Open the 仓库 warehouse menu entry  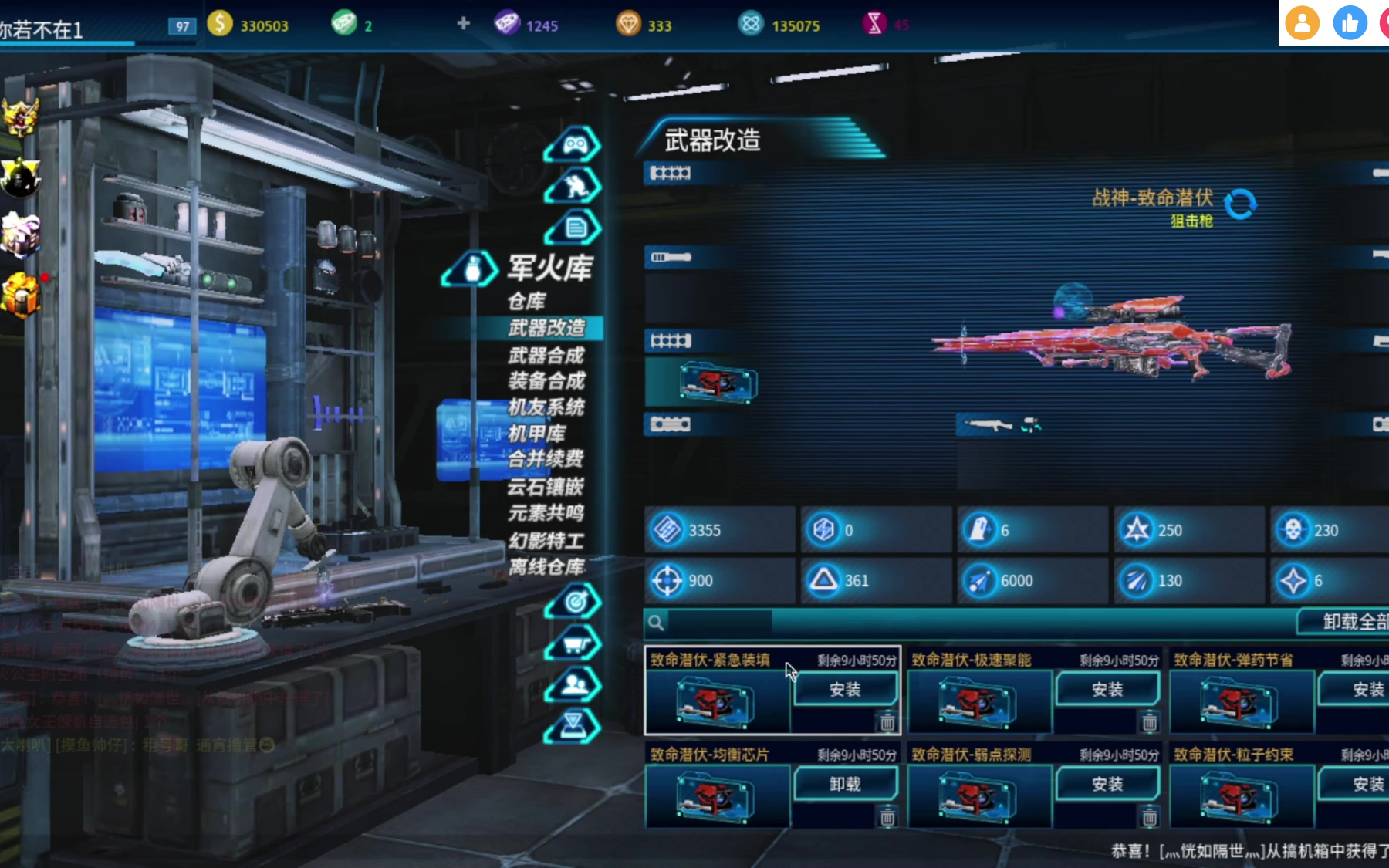pyautogui.click(x=527, y=301)
